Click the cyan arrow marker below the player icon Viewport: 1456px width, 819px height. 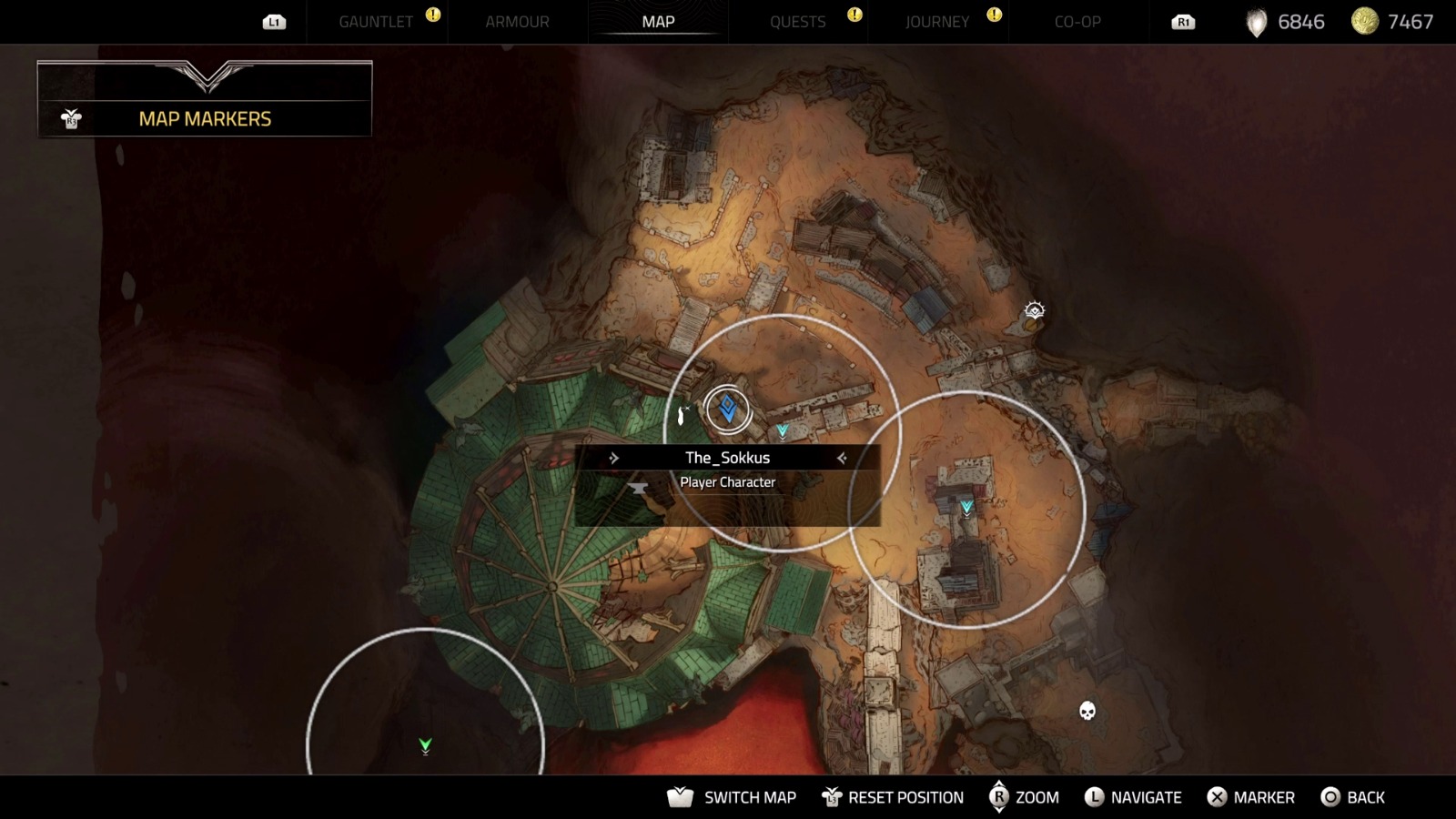click(x=783, y=429)
